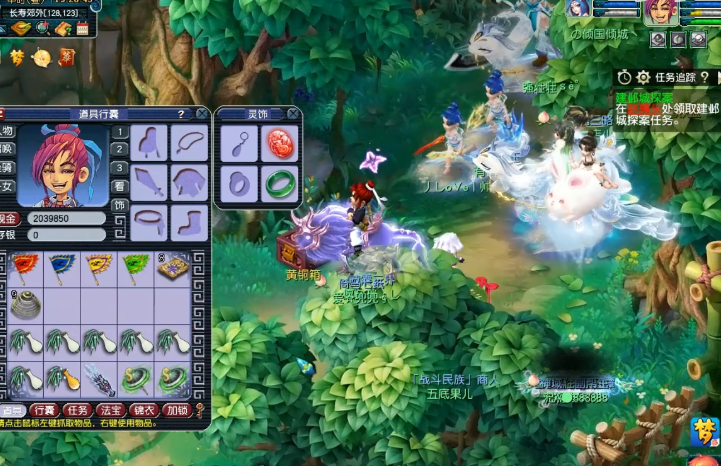Click the 加锁 lock button
Viewport: 721px width, 466px height.
point(177,410)
